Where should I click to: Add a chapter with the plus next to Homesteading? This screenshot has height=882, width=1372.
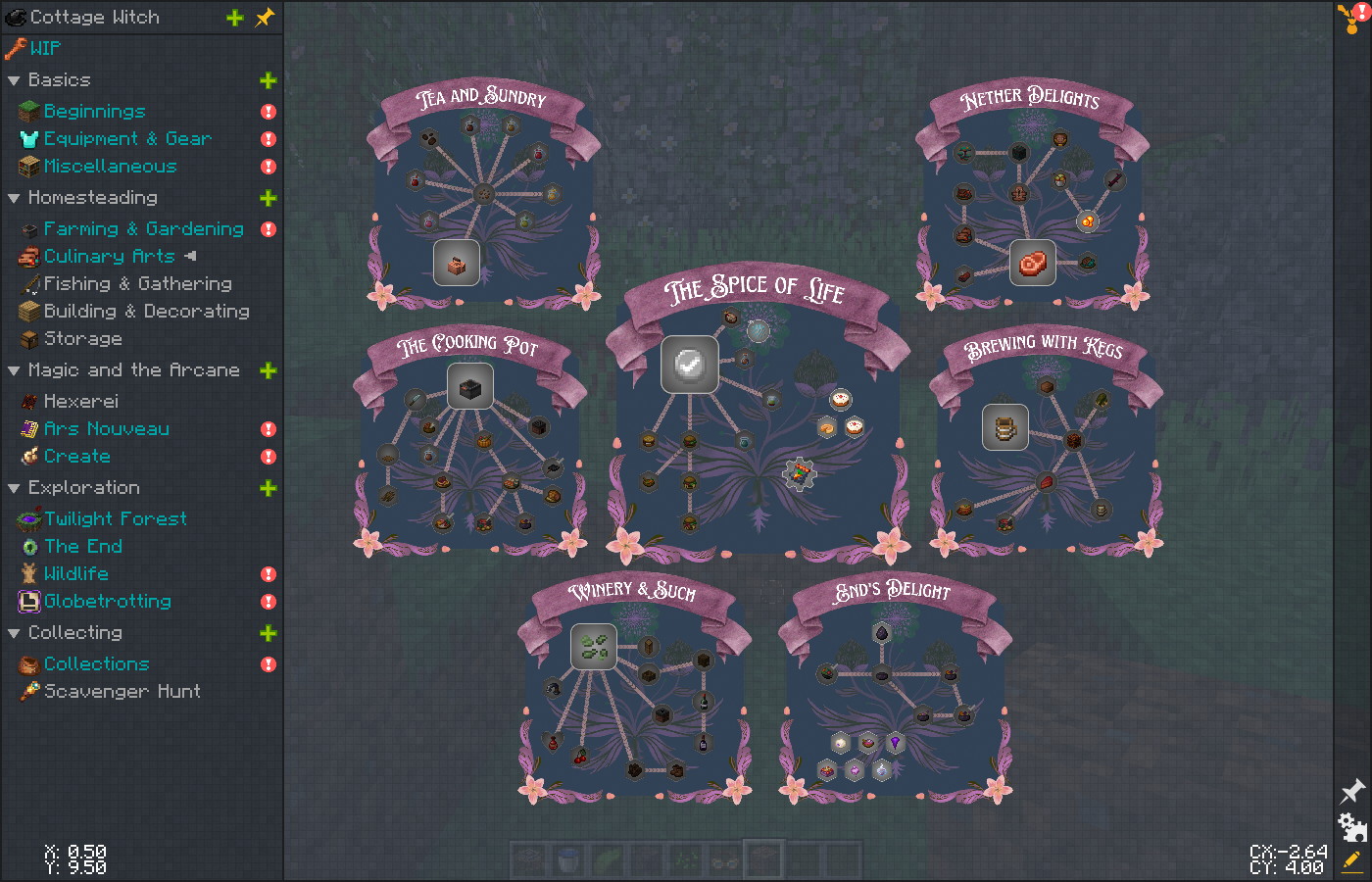[268, 197]
